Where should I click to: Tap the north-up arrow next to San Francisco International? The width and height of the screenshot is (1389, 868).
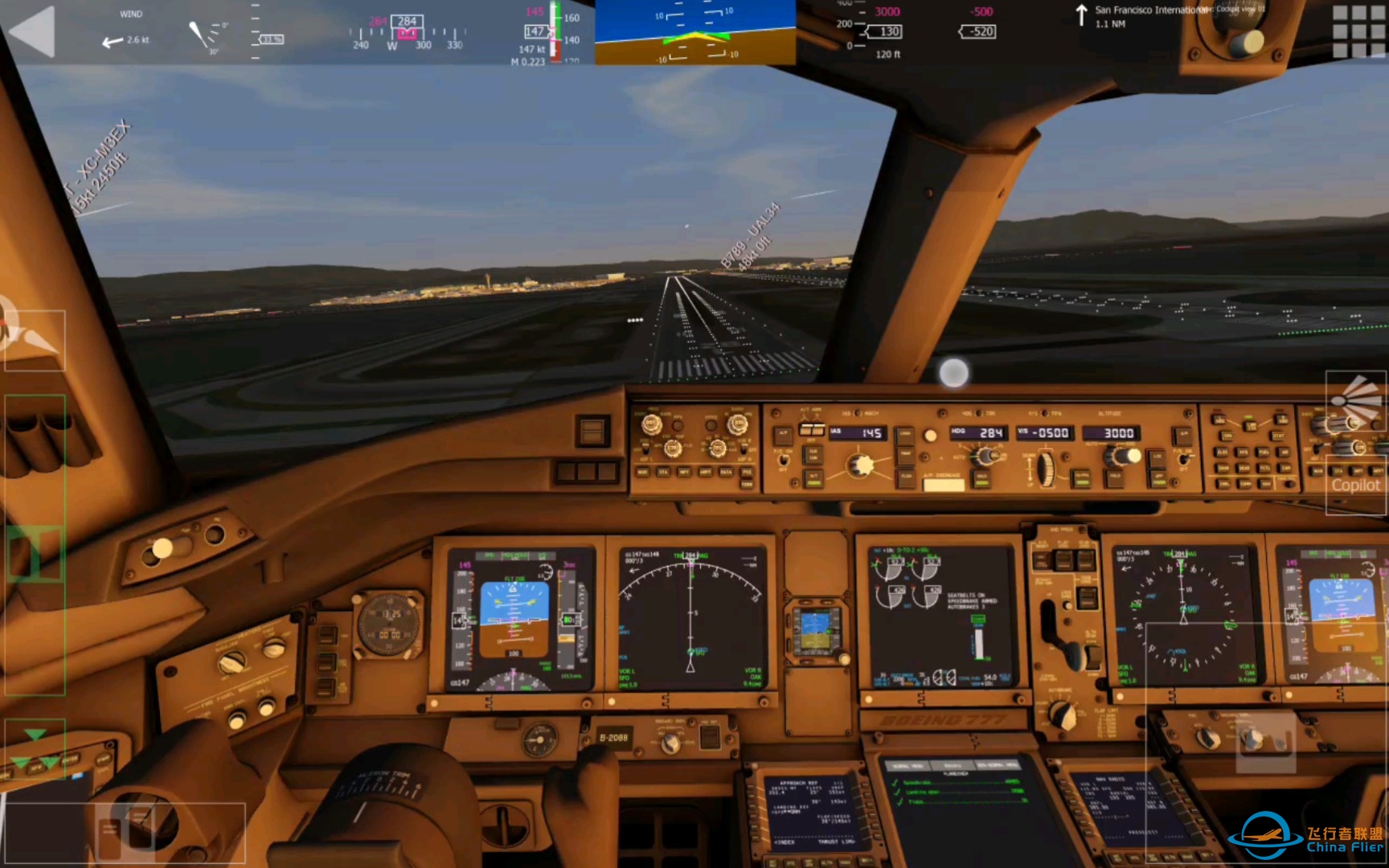tap(1084, 14)
